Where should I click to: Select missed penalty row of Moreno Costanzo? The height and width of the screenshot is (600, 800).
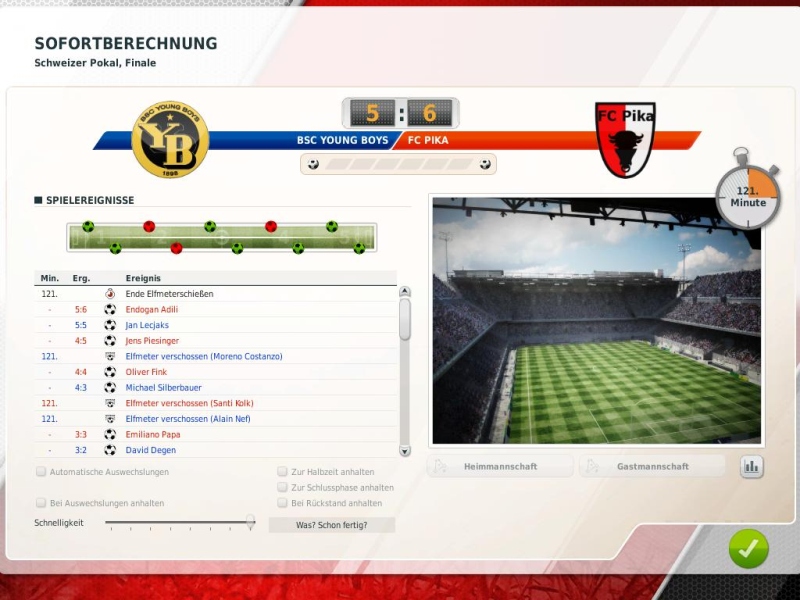pos(204,356)
